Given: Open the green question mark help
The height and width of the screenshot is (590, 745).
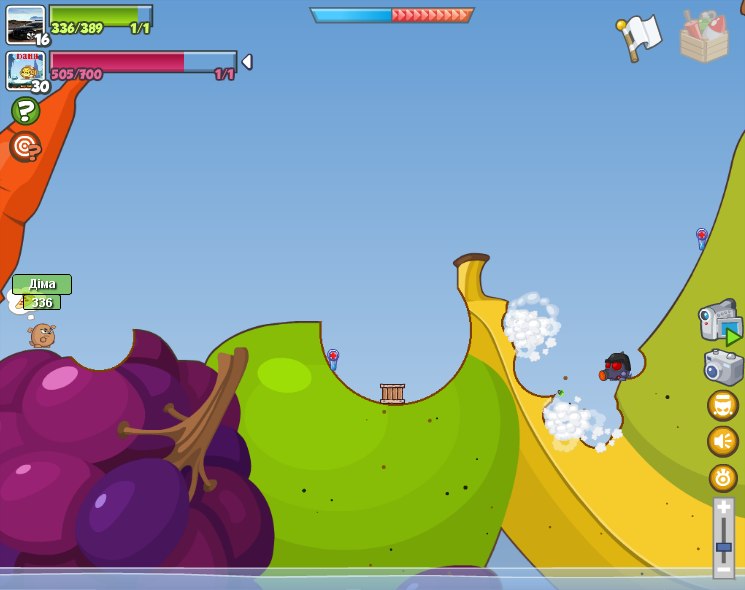Looking at the screenshot, I should 25,110.
